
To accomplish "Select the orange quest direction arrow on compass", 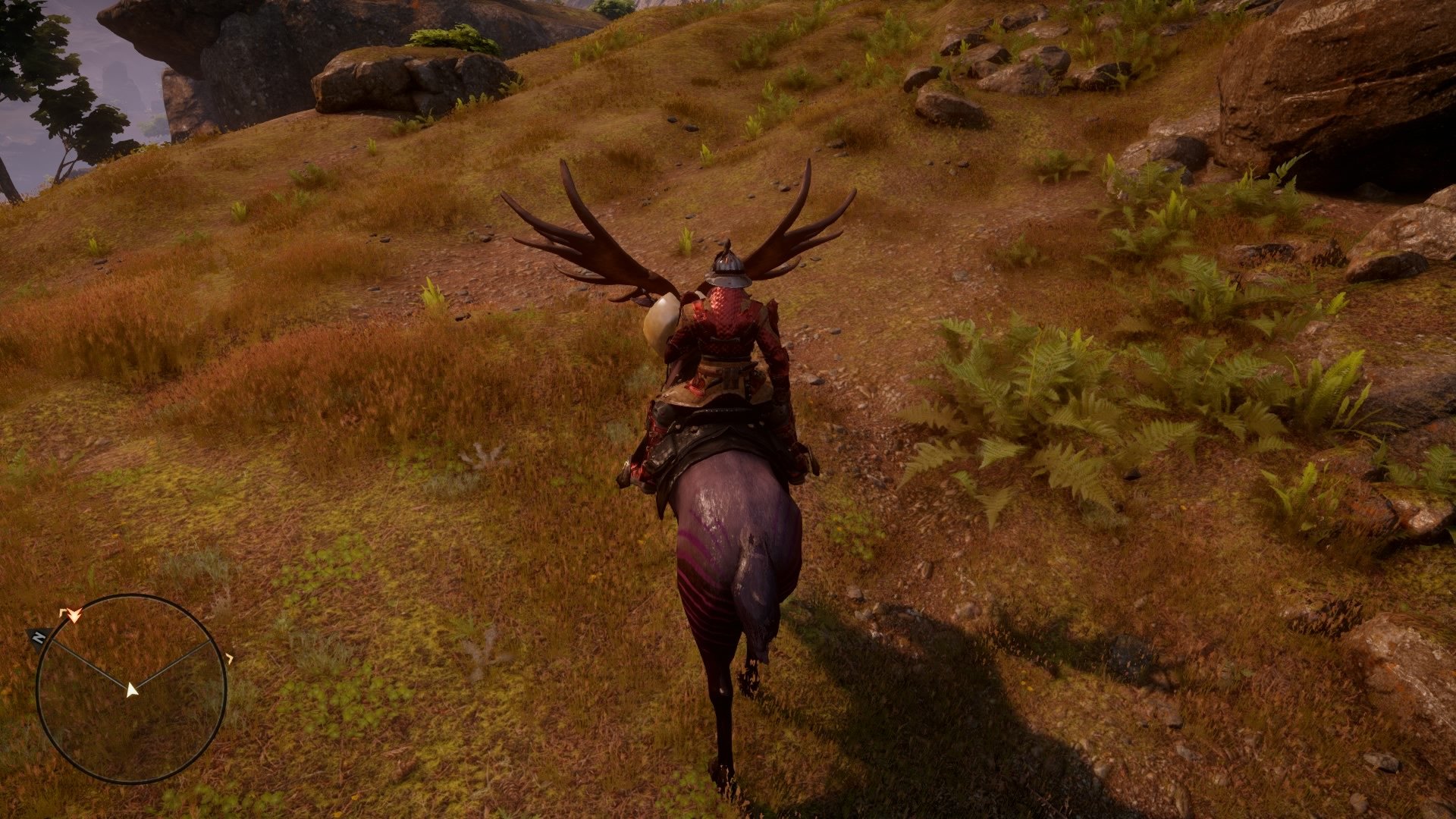I will click(74, 616).
